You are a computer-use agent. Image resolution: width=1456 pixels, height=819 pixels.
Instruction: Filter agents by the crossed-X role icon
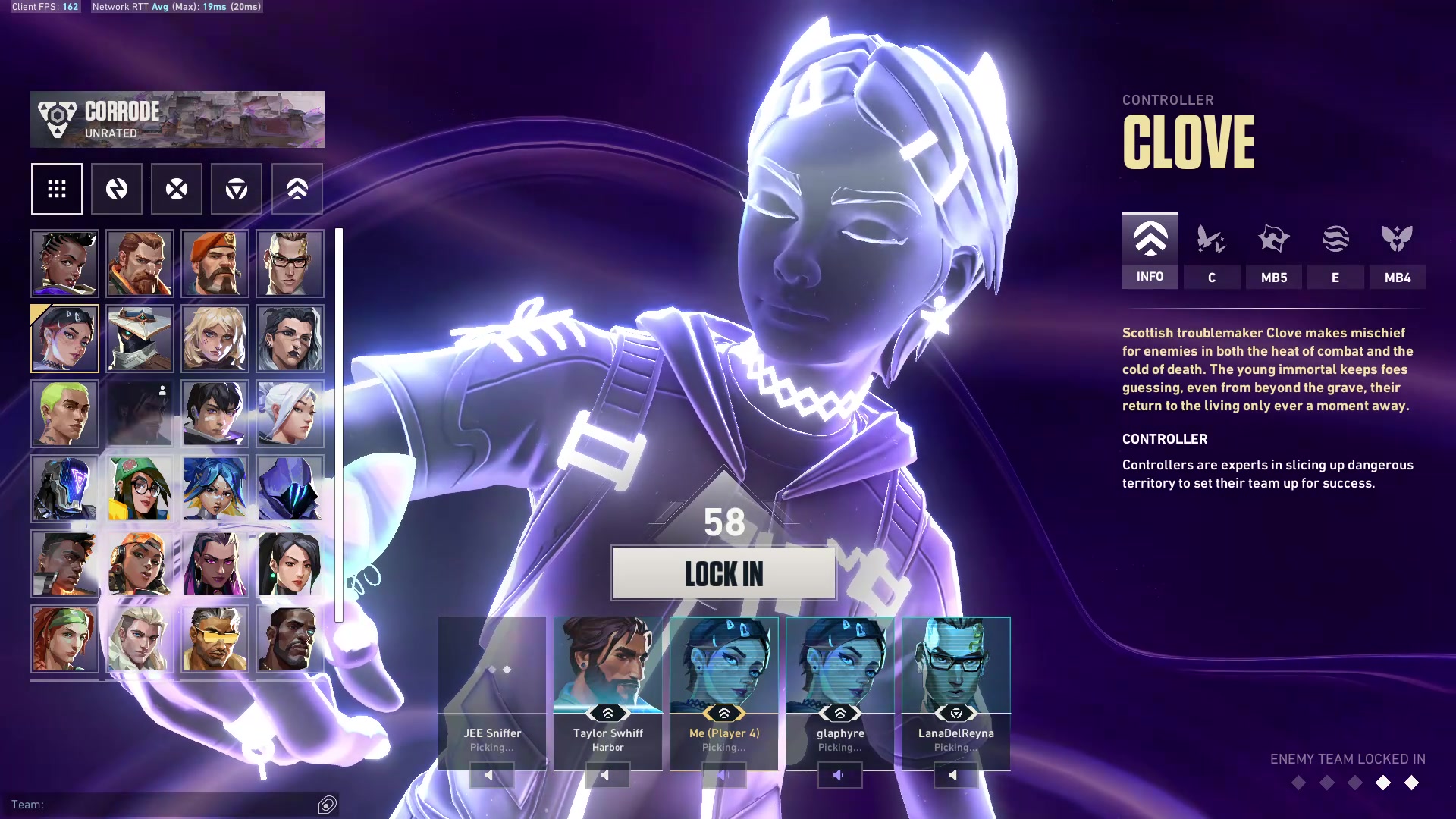point(177,189)
